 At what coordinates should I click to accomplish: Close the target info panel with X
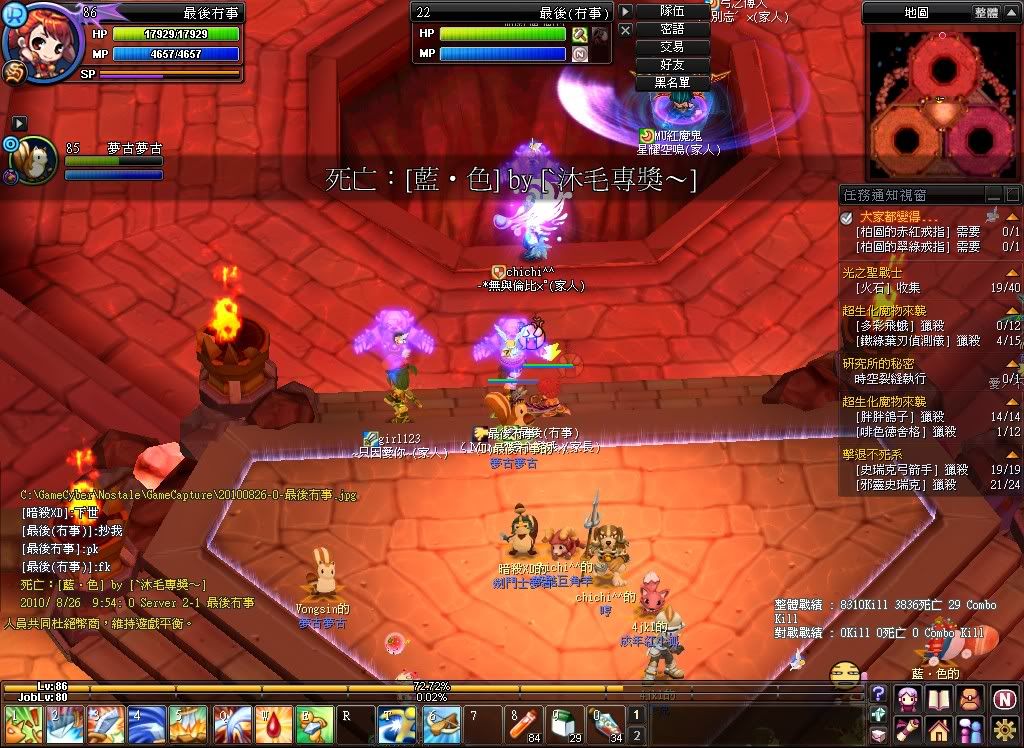pyautogui.click(x=625, y=31)
